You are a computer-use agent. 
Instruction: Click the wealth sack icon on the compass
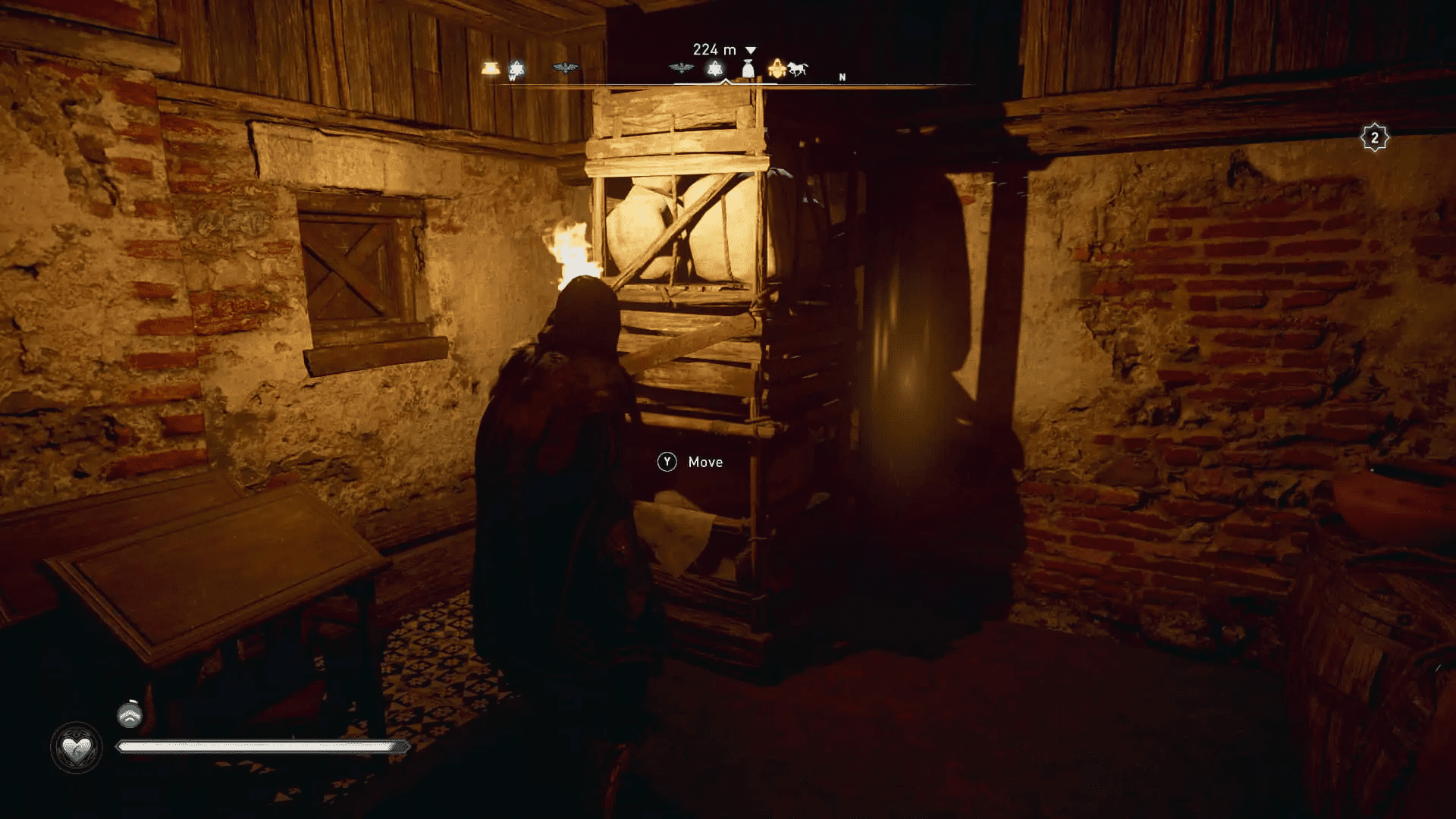tap(748, 67)
